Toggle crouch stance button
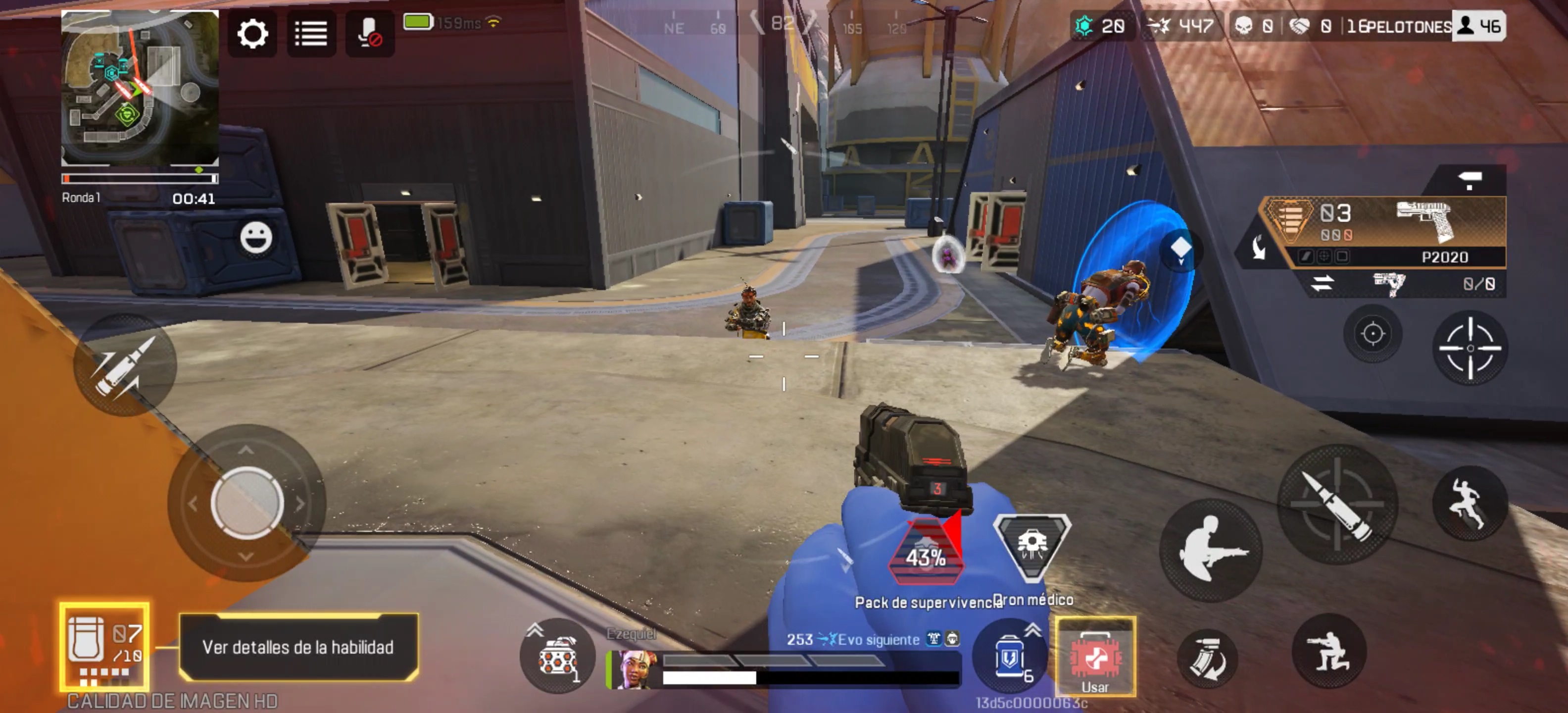 click(x=1329, y=652)
